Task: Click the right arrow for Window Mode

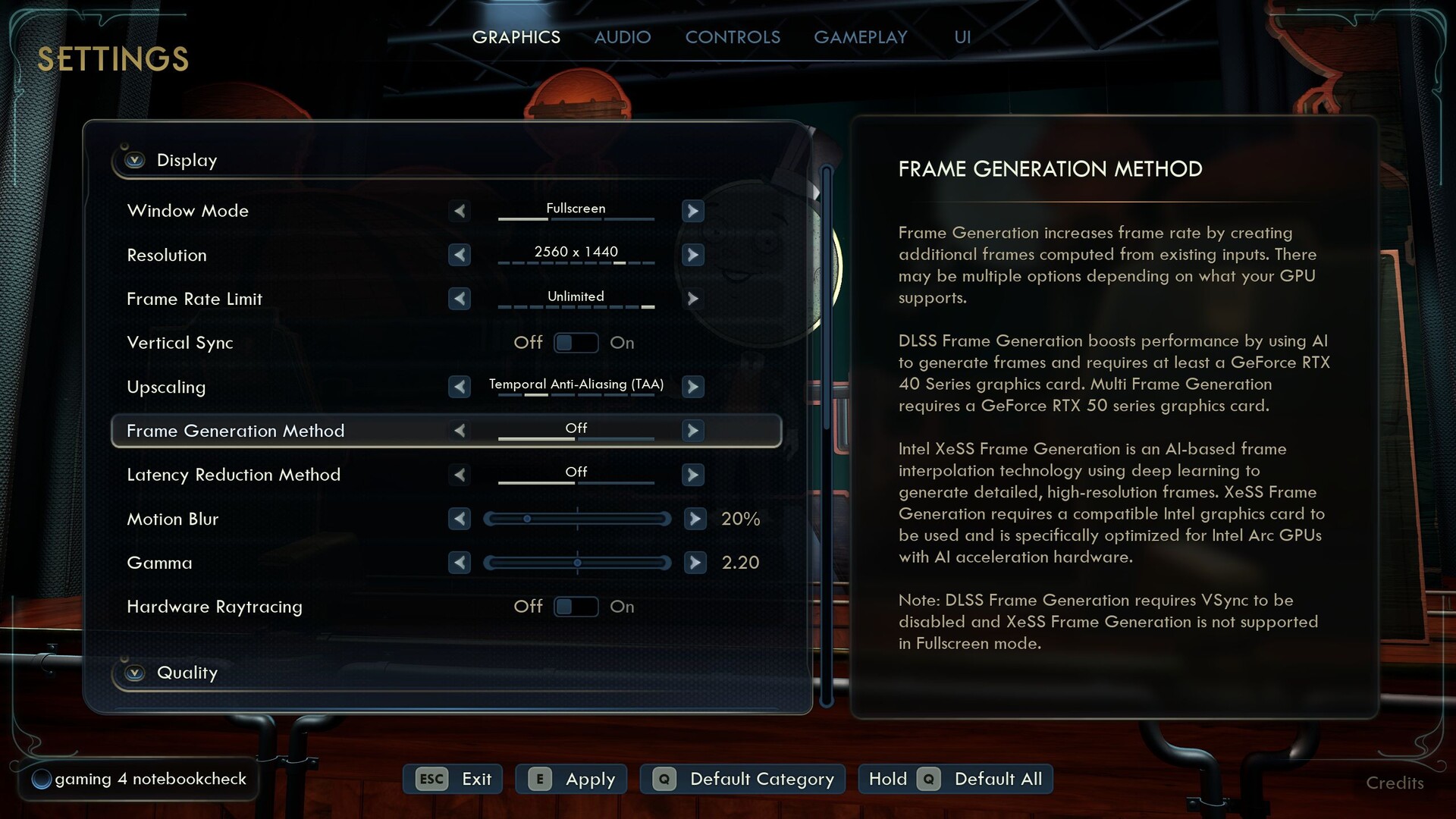Action: [692, 211]
